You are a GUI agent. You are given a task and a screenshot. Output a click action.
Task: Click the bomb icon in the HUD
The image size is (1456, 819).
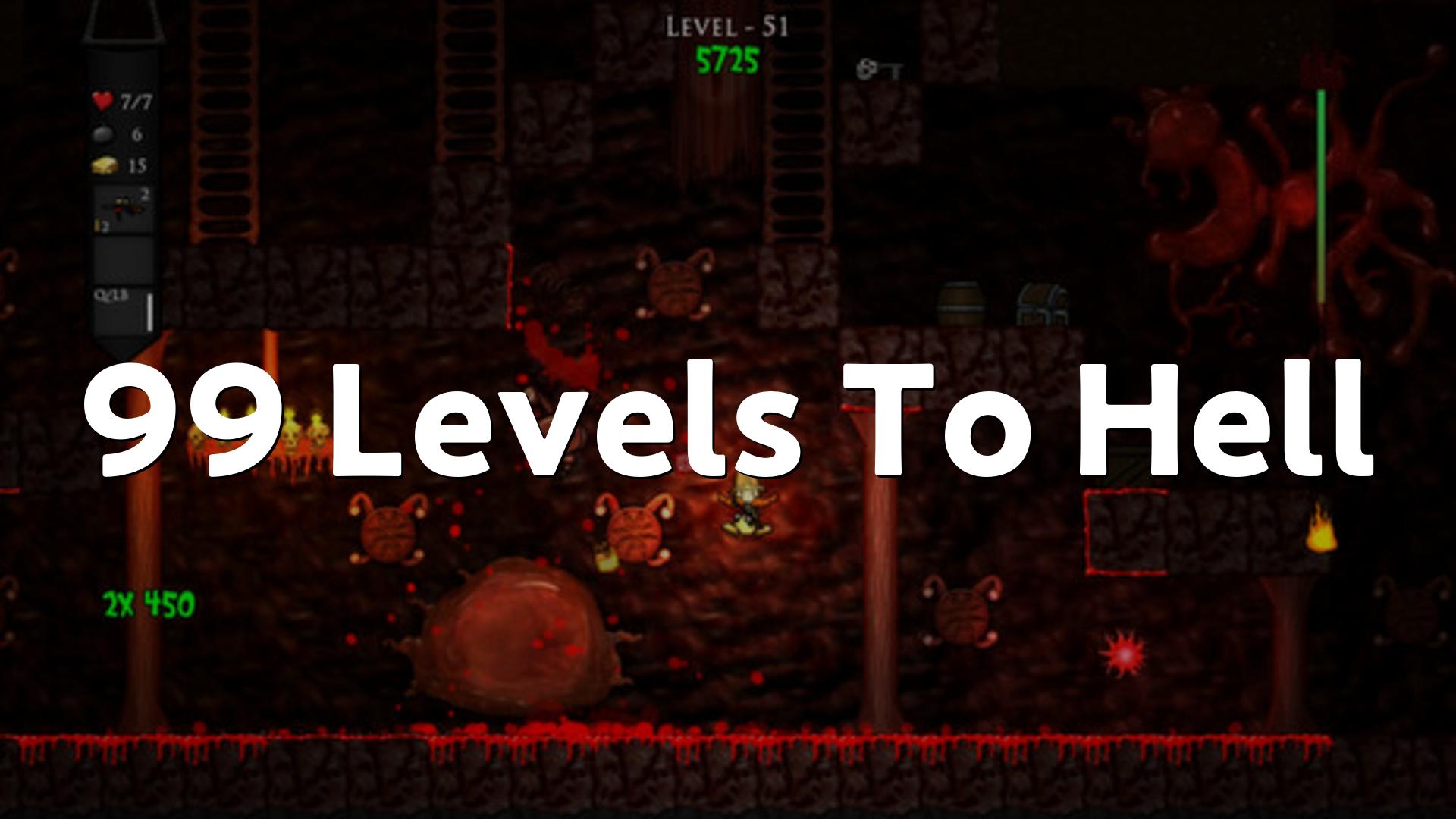pyautogui.click(x=102, y=134)
